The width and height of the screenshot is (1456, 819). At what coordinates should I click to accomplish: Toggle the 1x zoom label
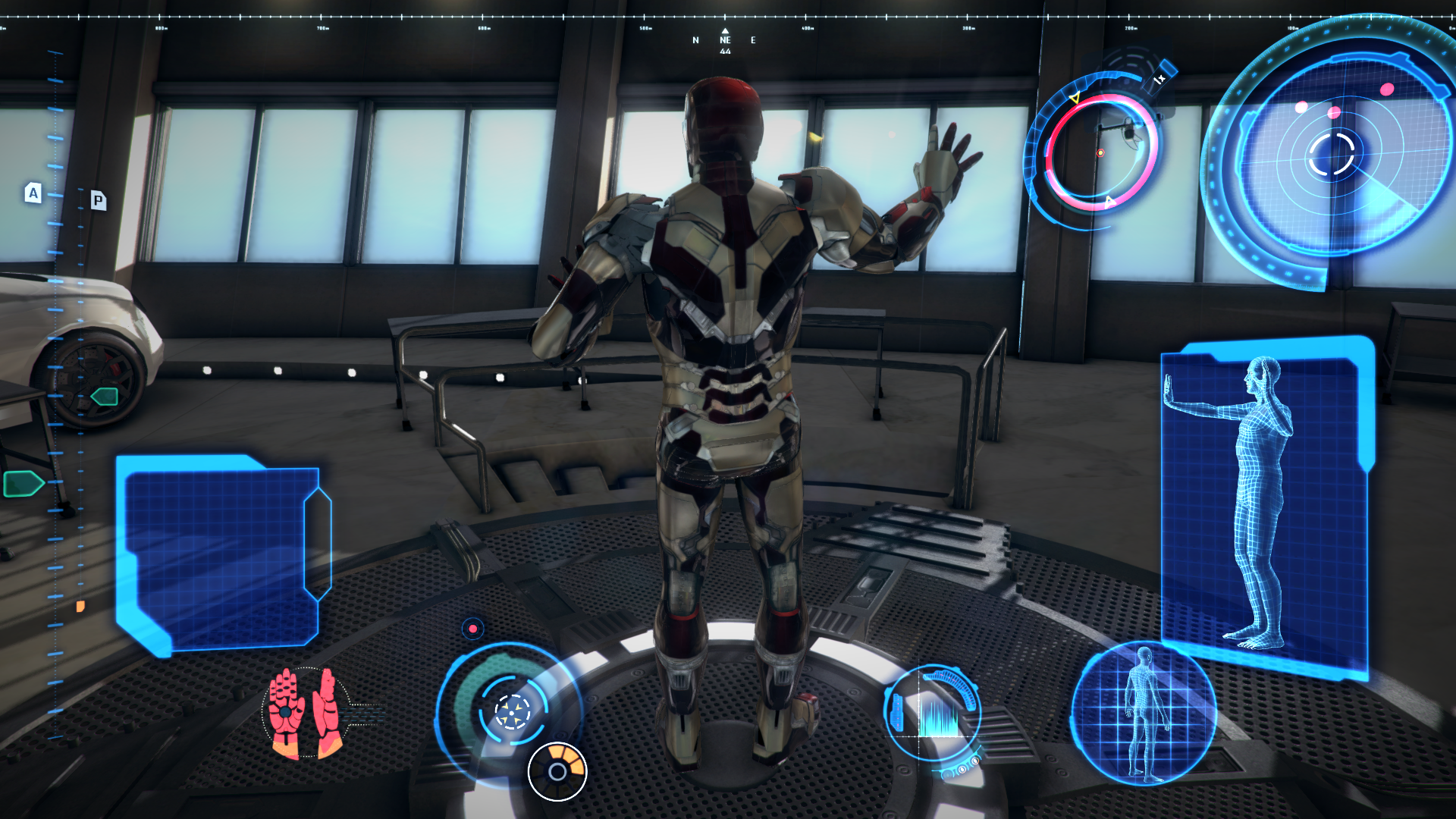click(x=1160, y=78)
